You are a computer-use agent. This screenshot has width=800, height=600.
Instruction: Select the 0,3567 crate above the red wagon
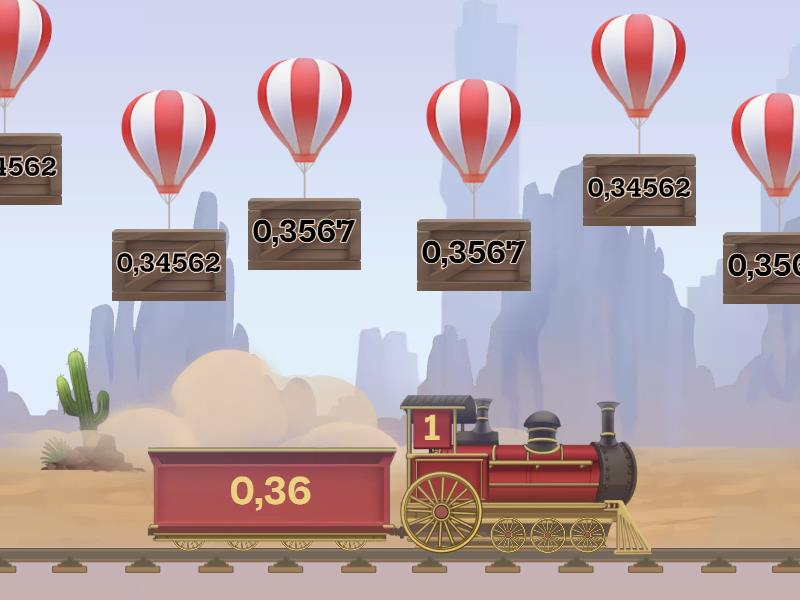(304, 233)
